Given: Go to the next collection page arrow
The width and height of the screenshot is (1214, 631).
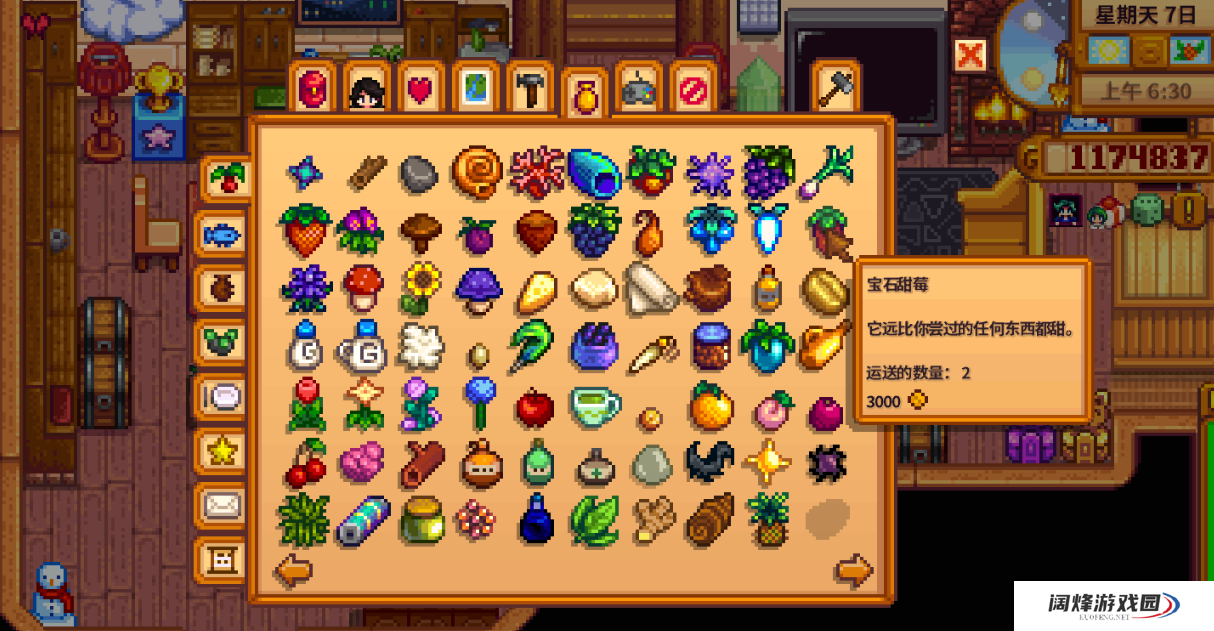Looking at the screenshot, I should (854, 571).
